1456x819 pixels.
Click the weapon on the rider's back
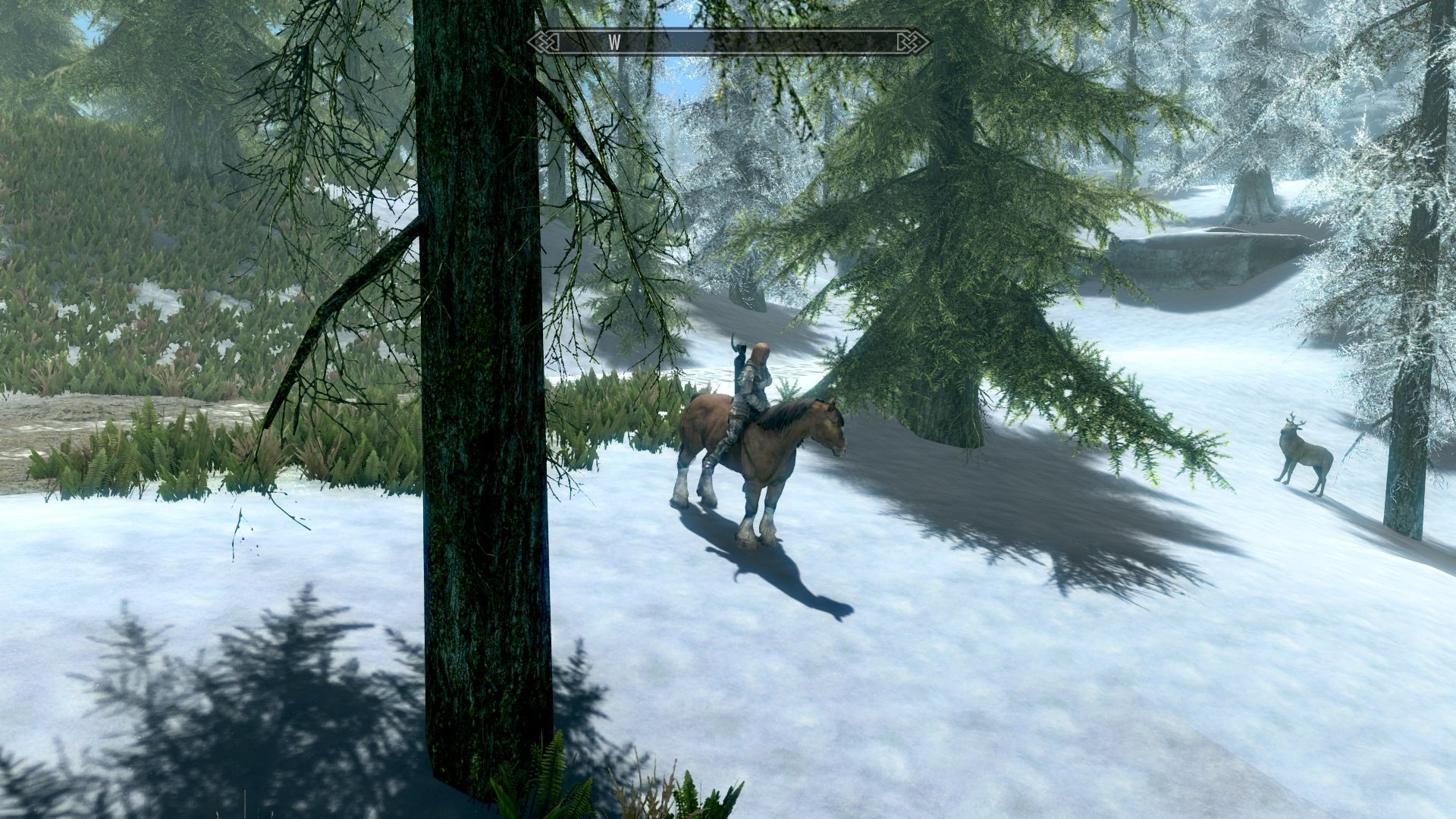tap(739, 349)
